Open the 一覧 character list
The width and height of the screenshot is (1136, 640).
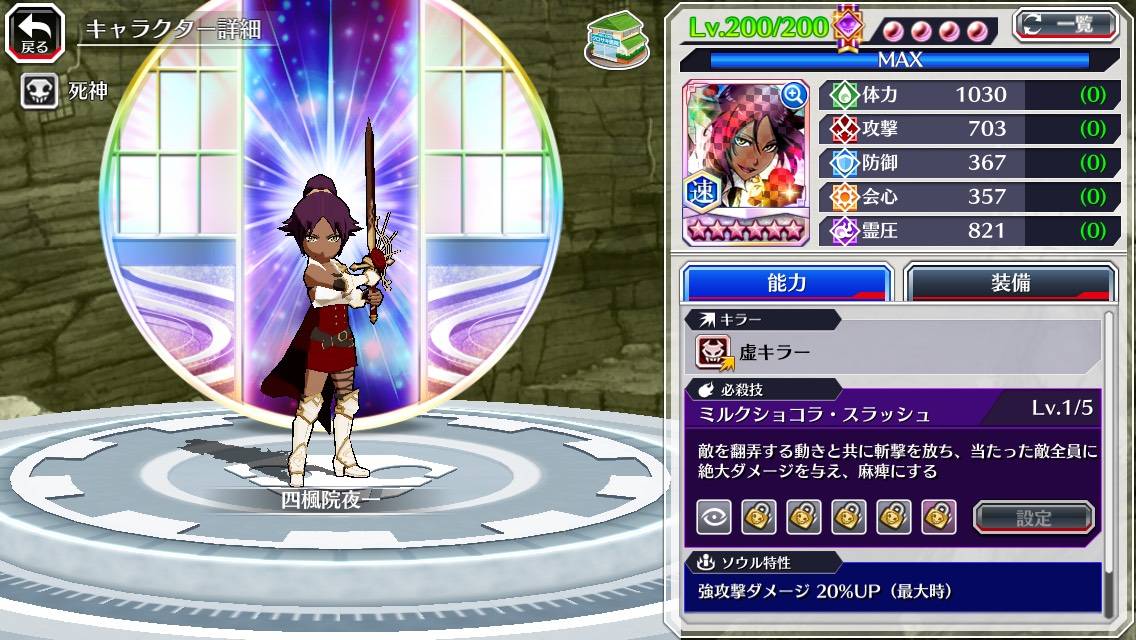(x=1066, y=24)
